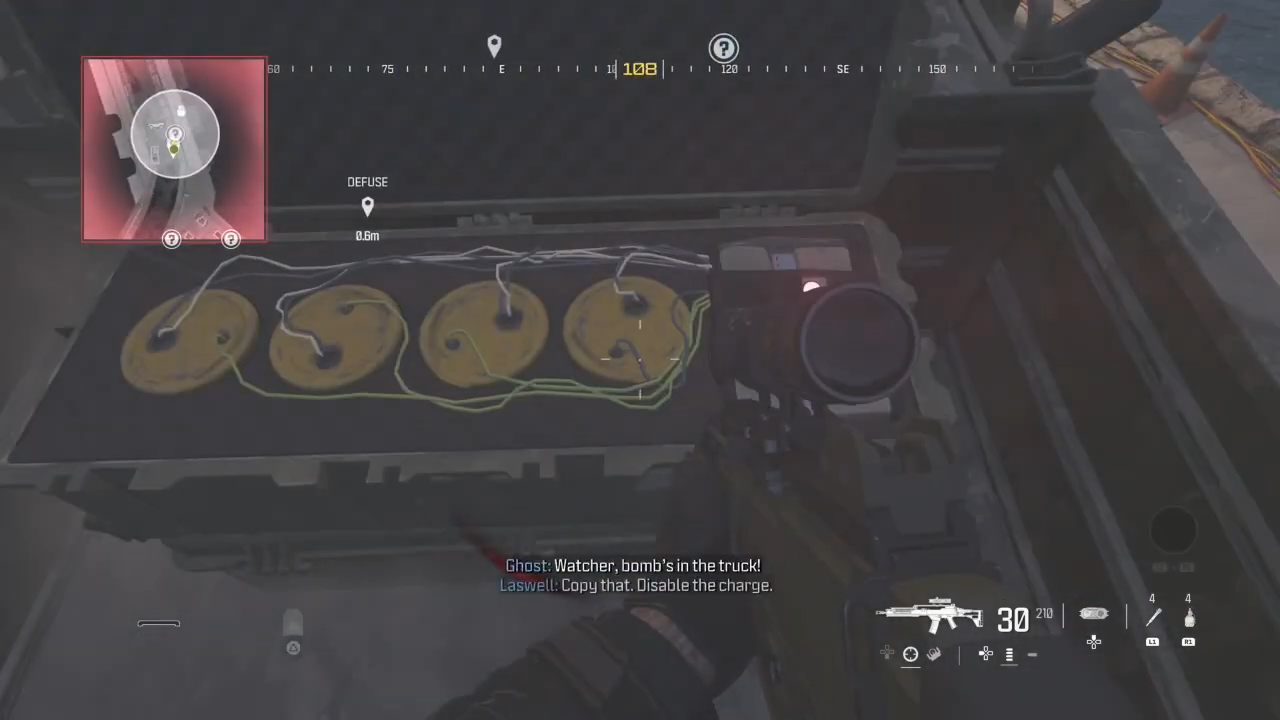Image resolution: width=1280 pixels, height=720 pixels.
Task: Click the armor satchel icon near the reticle
Action: point(1093,613)
